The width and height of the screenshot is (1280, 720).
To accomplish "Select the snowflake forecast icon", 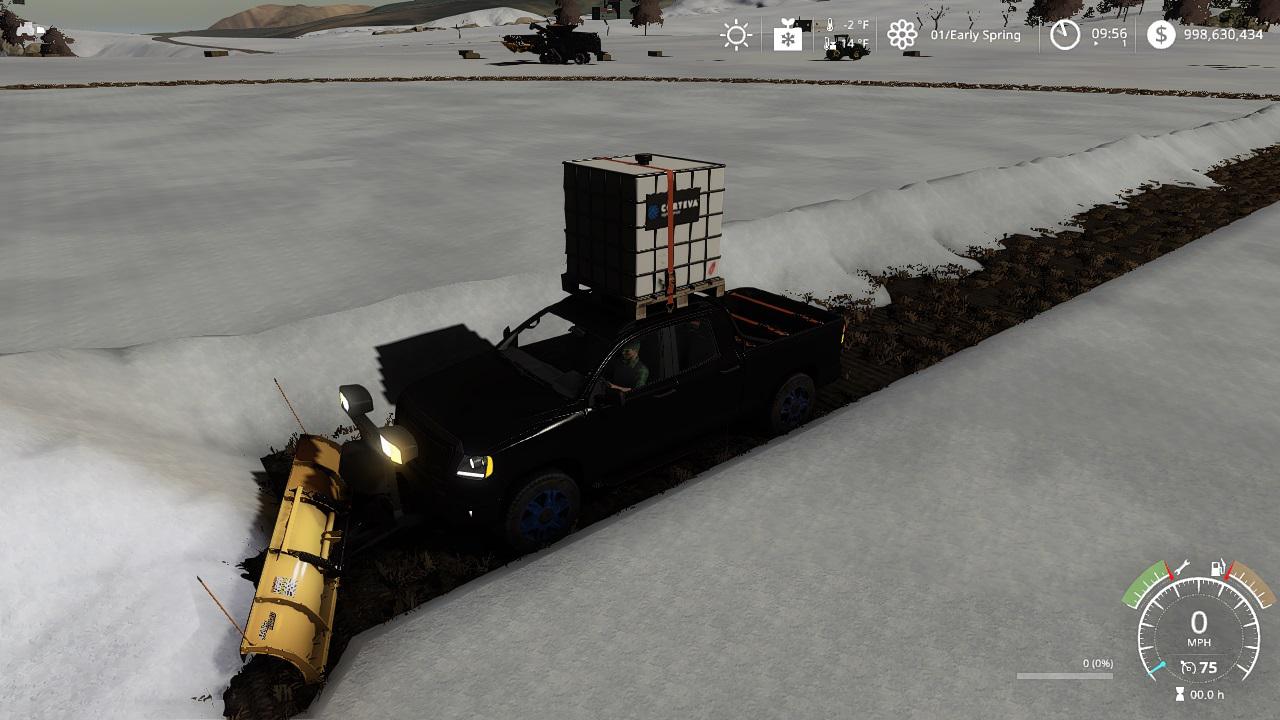I will click(788, 37).
